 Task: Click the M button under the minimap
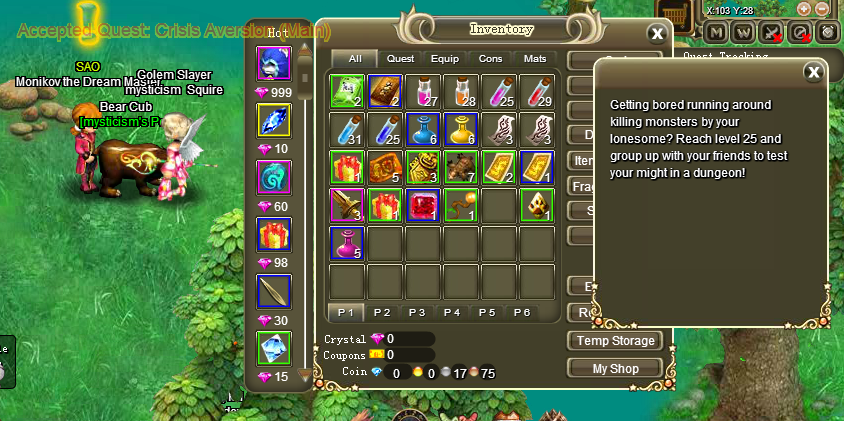(716, 32)
